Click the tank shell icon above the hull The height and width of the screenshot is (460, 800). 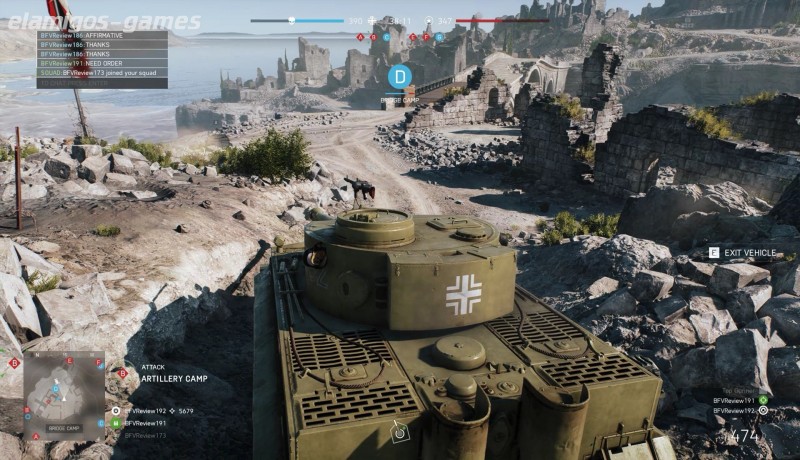tap(400, 432)
